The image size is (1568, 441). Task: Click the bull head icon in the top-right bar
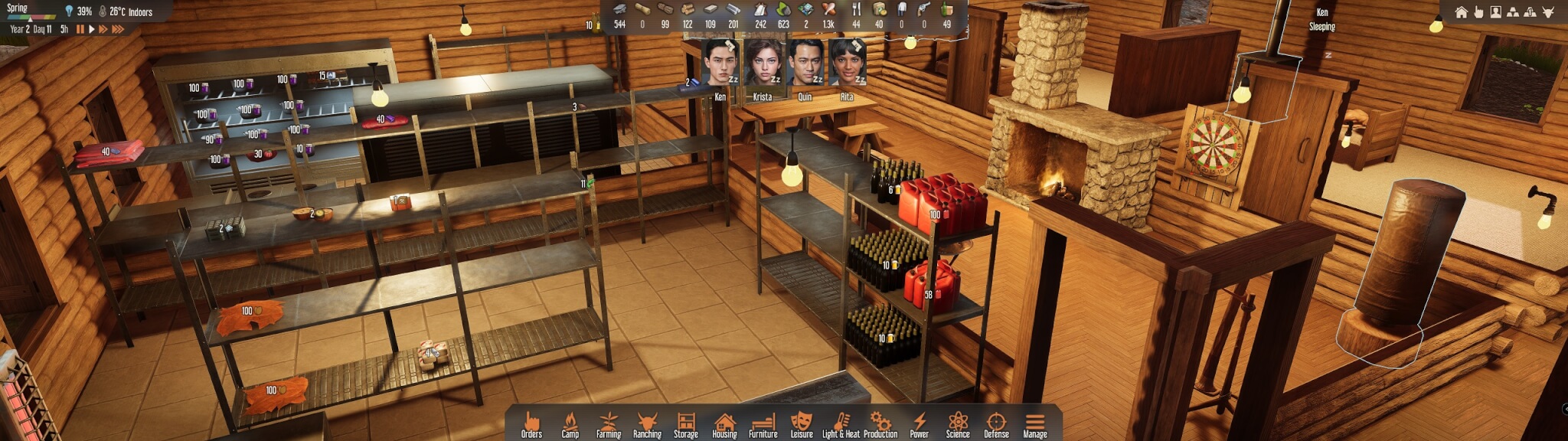[x=1547, y=12]
